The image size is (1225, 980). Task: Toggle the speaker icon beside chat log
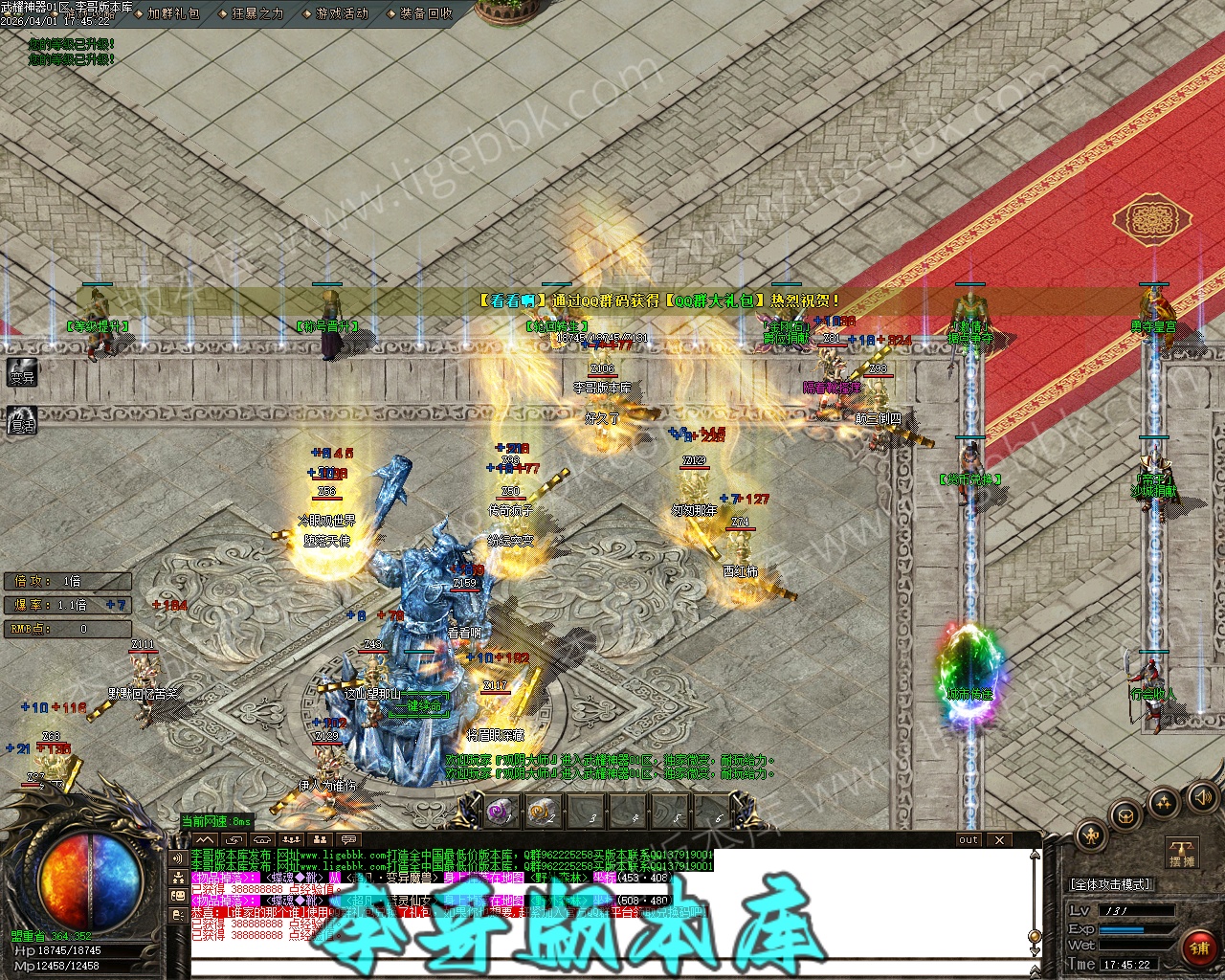178,857
